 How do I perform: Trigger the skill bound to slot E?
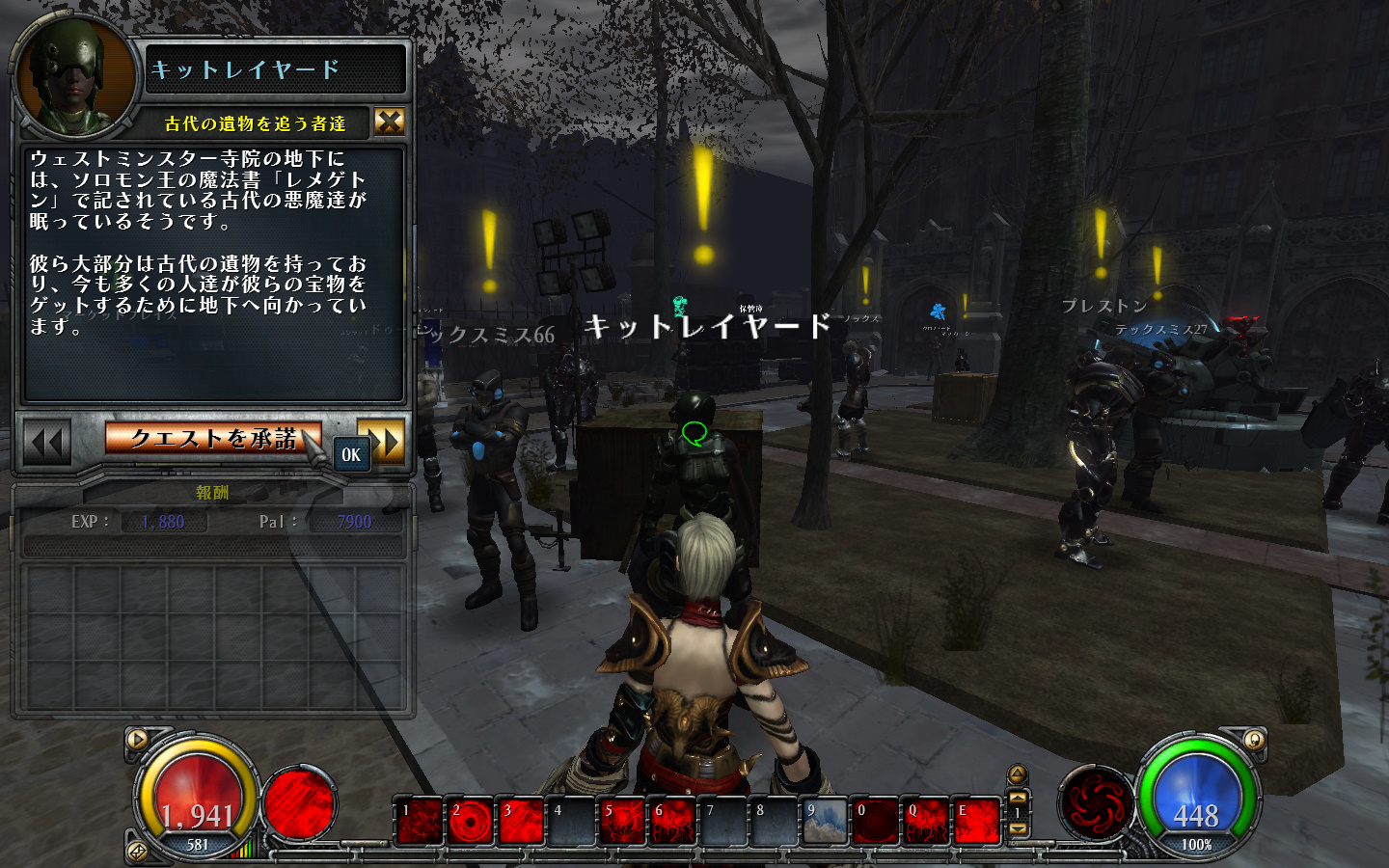(x=976, y=823)
